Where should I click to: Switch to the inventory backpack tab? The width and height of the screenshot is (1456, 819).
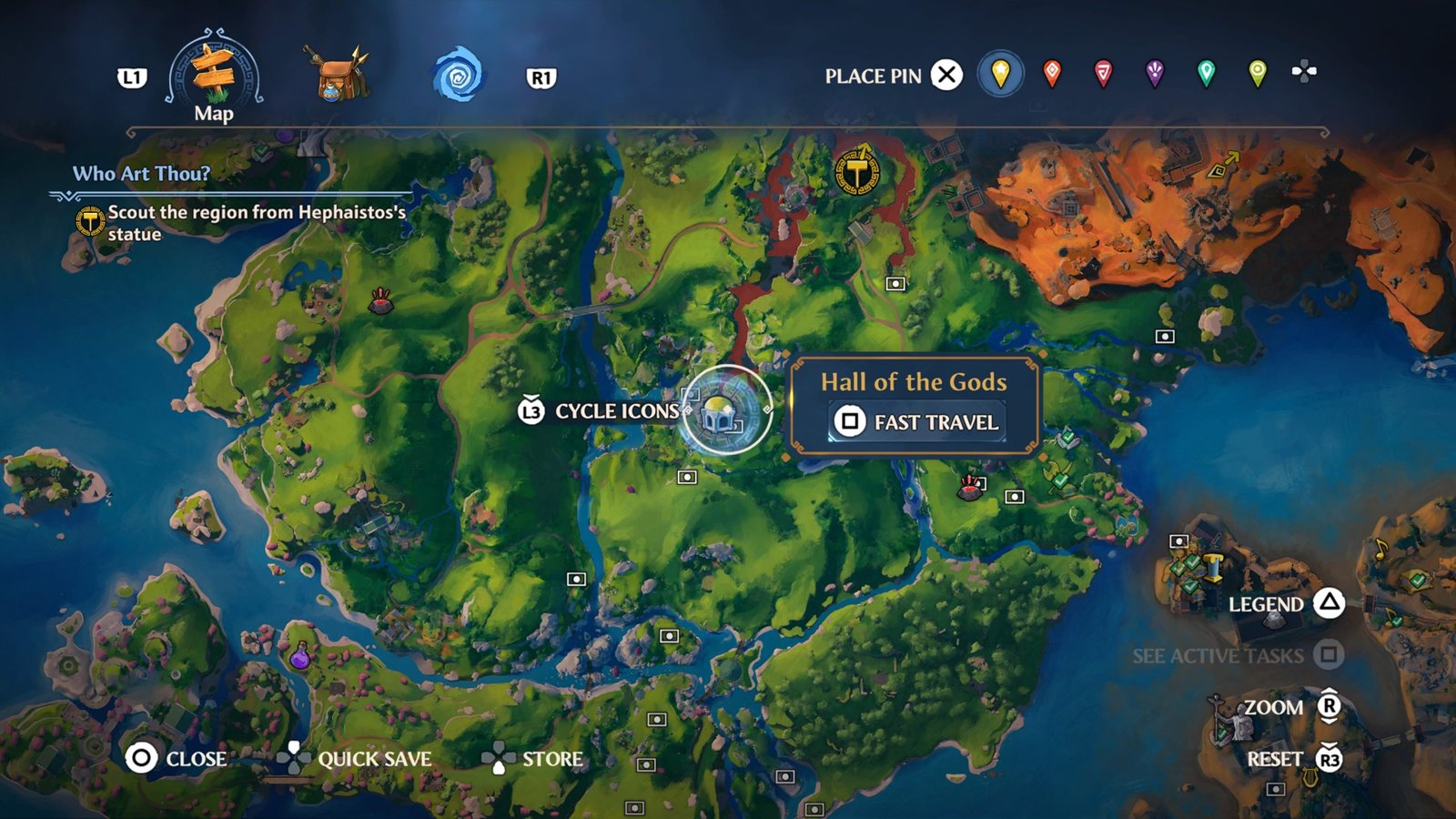(x=339, y=74)
